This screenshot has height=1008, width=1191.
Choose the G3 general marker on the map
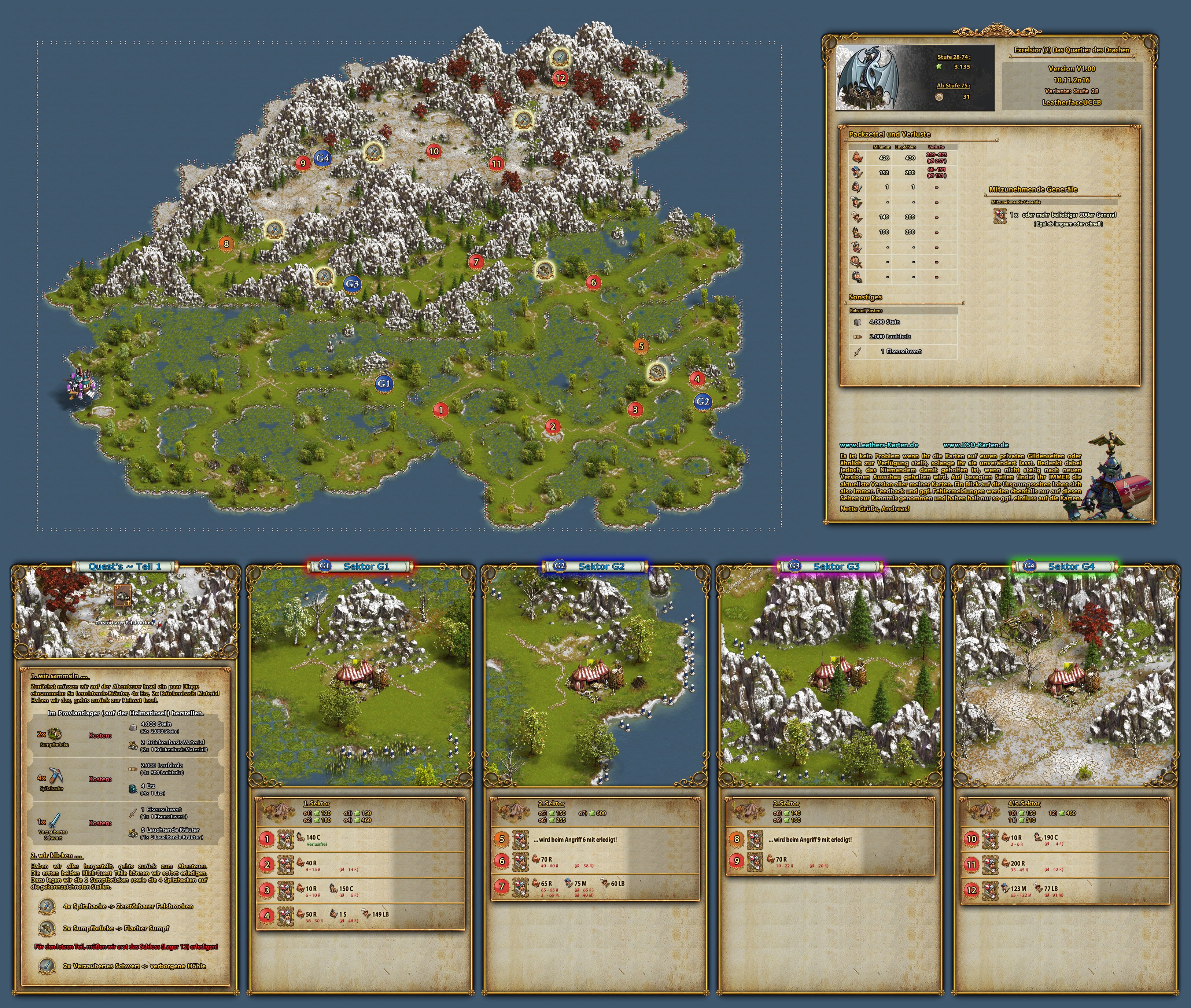click(352, 283)
